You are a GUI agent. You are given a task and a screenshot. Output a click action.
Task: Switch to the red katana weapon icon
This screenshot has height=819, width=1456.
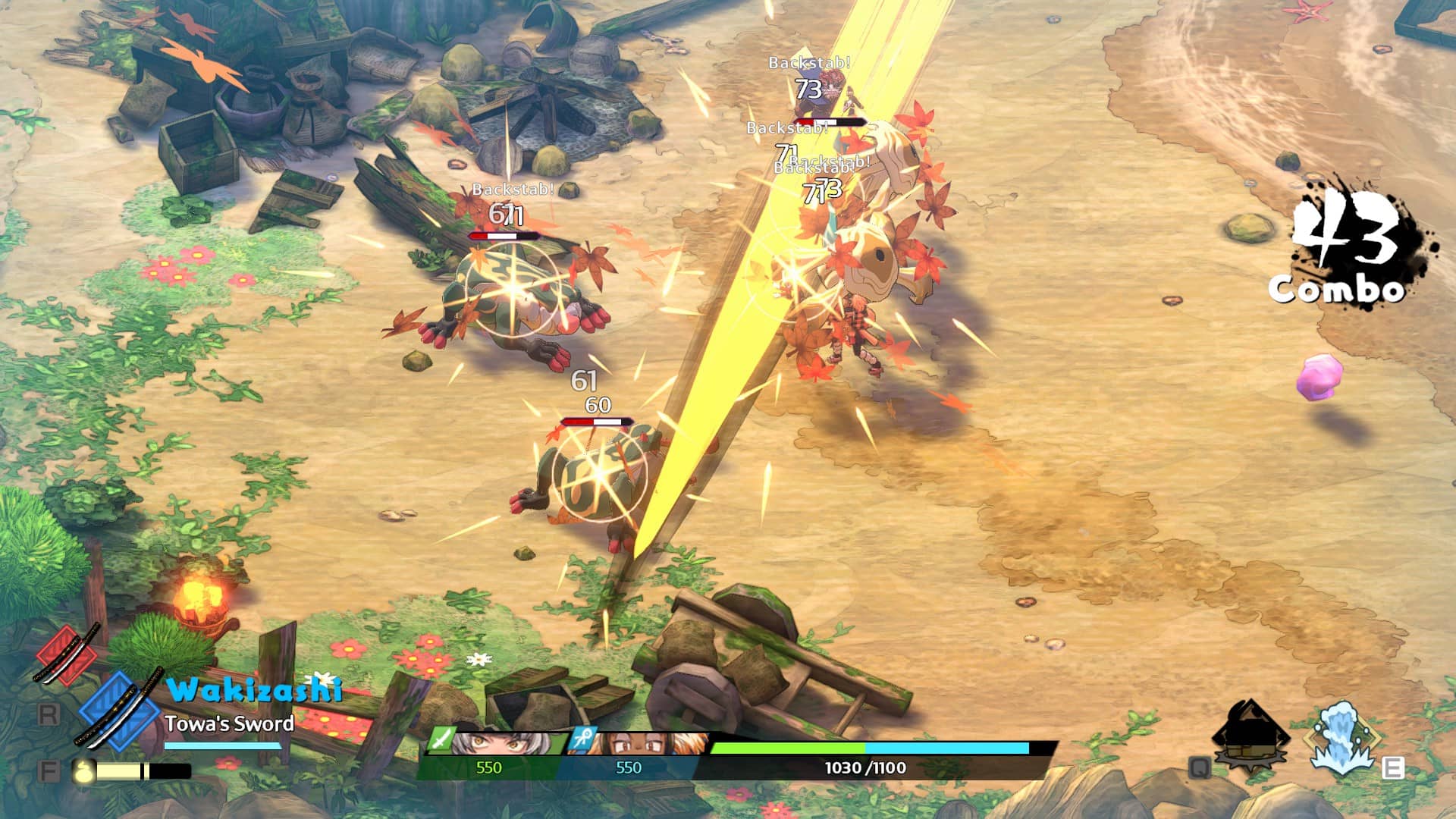tap(67, 654)
